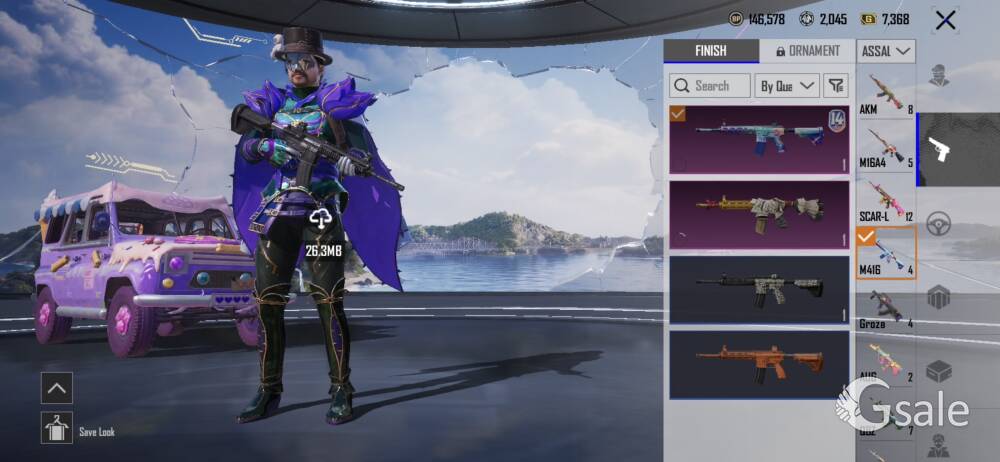The width and height of the screenshot is (1000, 462).
Task: Open the character outfit category icon
Action: point(939,75)
